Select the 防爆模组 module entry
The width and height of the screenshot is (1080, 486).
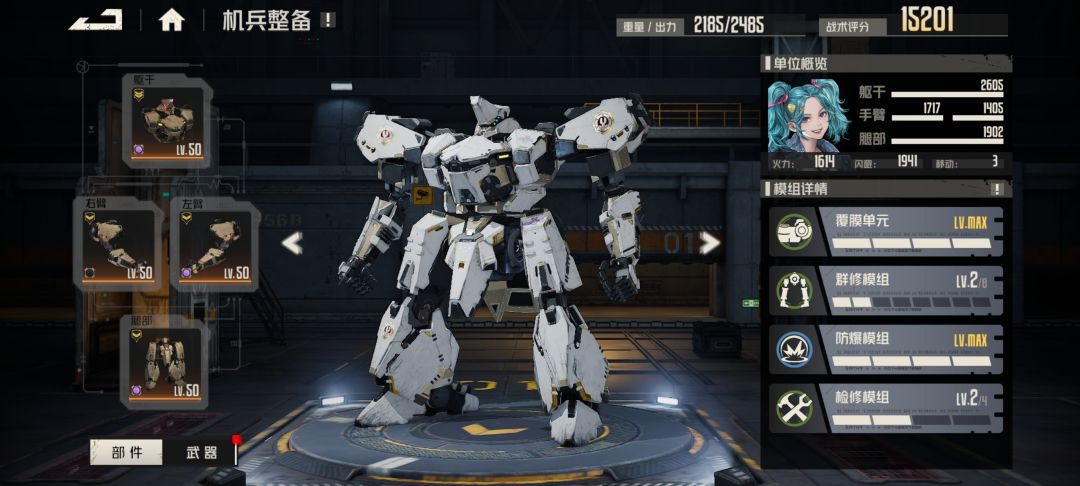[886, 348]
